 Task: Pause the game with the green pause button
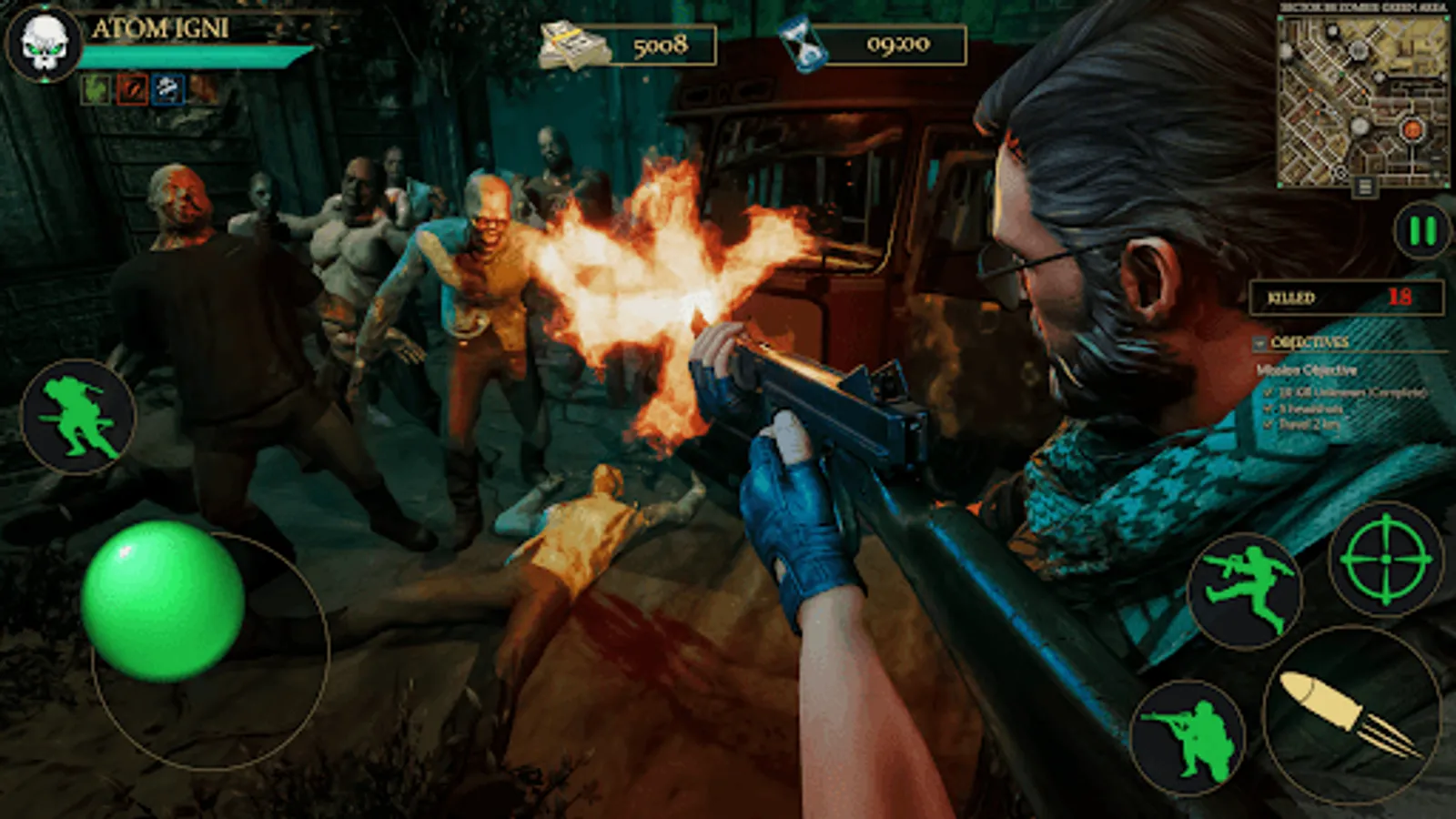[1421, 231]
